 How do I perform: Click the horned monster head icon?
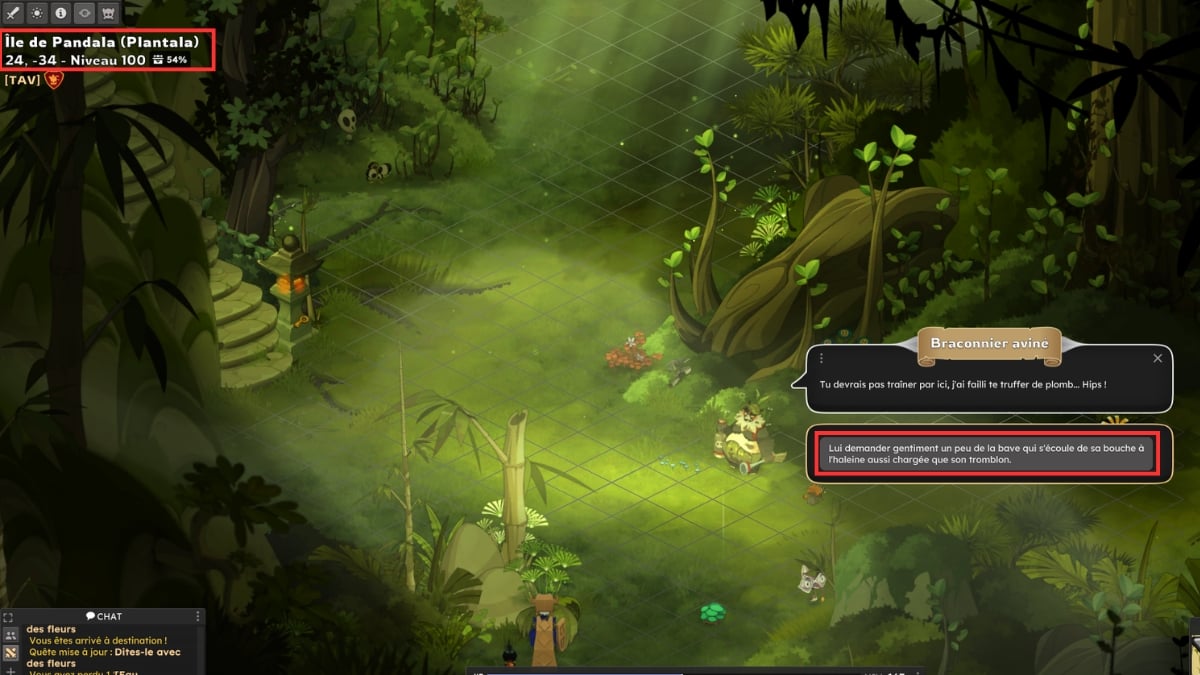108,14
